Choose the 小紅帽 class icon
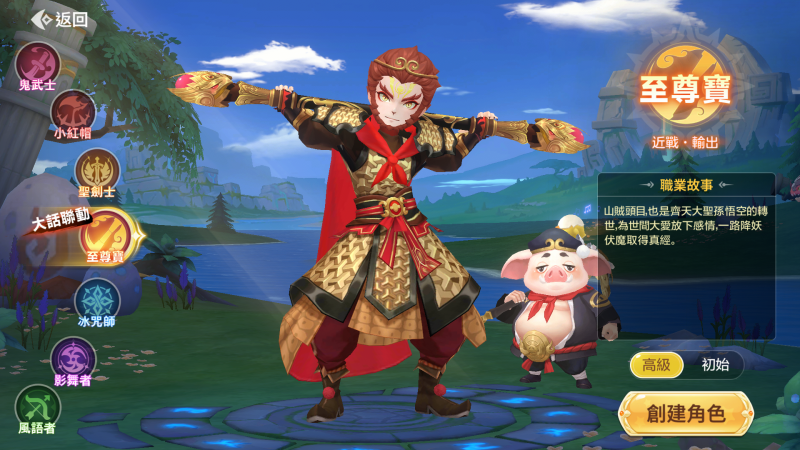800x450 pixels. (74, 111)
